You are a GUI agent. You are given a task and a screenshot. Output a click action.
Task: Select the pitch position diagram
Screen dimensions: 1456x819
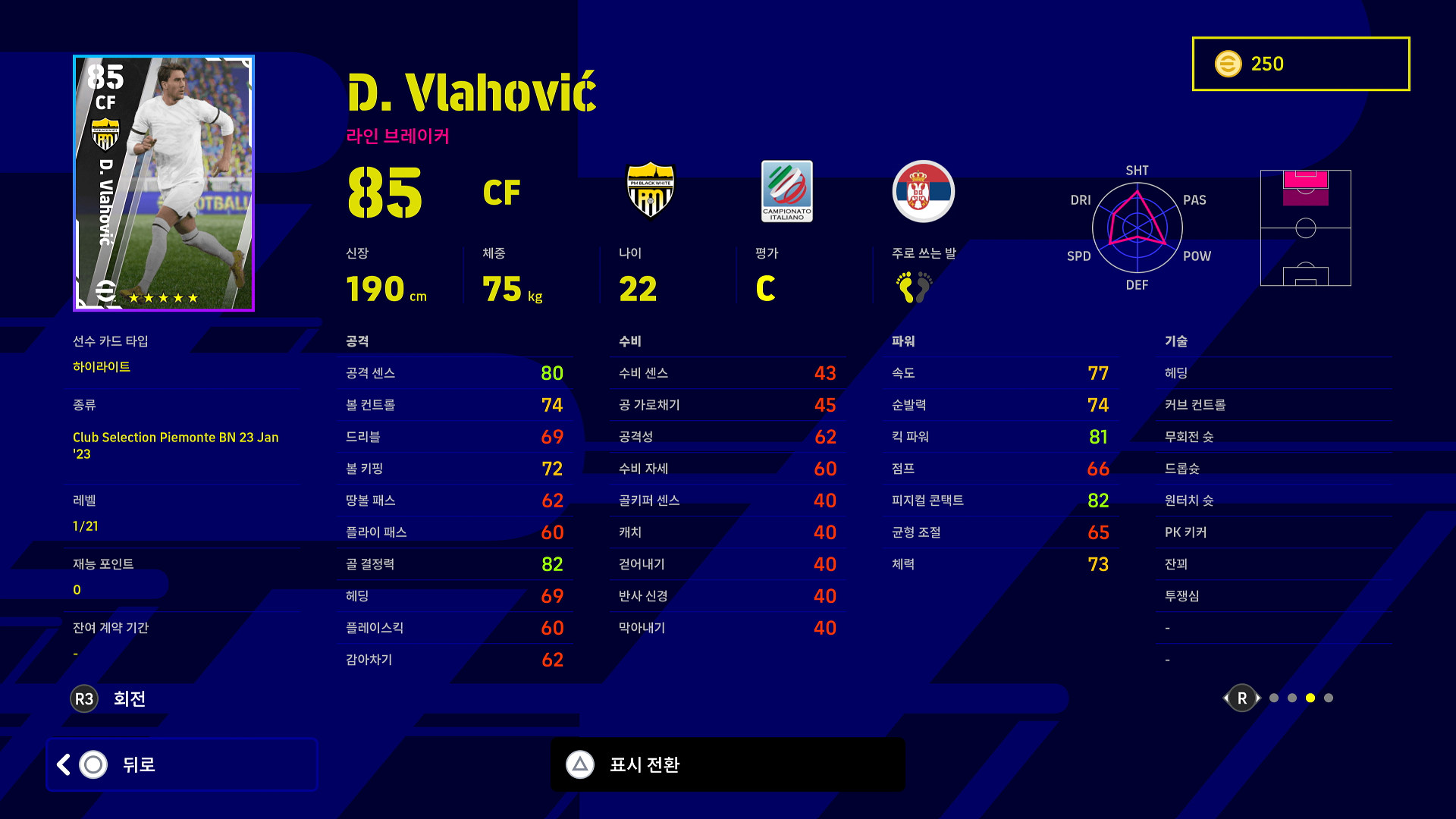coord(1305,227)
